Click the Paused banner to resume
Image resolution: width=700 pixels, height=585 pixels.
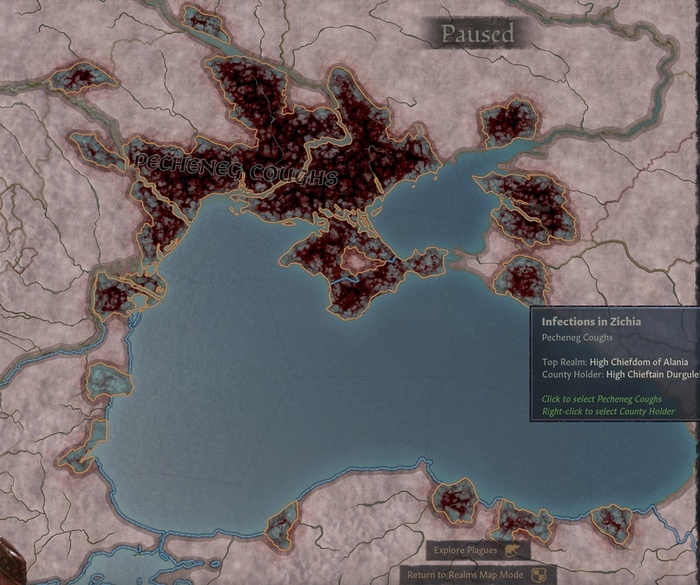point(477,34)
